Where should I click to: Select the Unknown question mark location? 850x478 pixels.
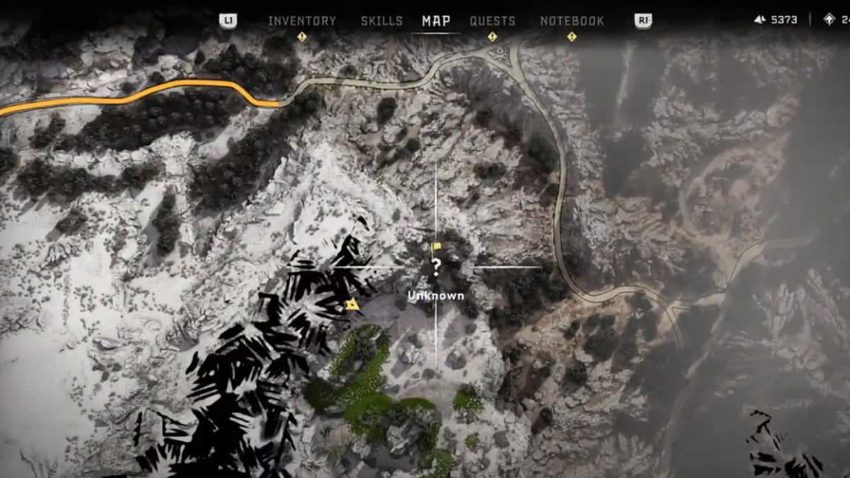tap(435, 267)
